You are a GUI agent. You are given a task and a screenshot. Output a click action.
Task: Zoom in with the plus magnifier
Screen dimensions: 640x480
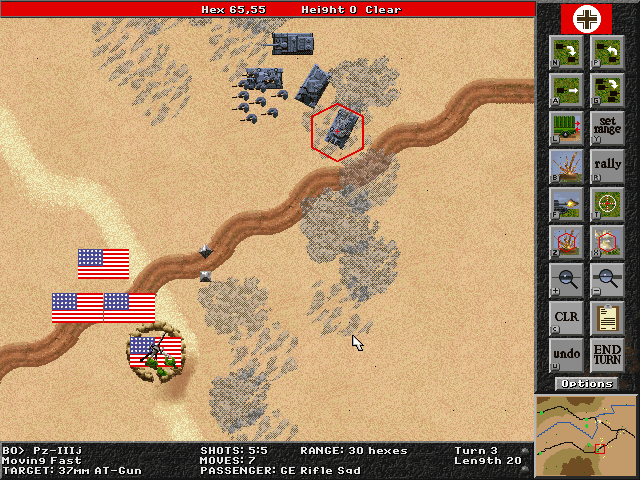[566, 279]
